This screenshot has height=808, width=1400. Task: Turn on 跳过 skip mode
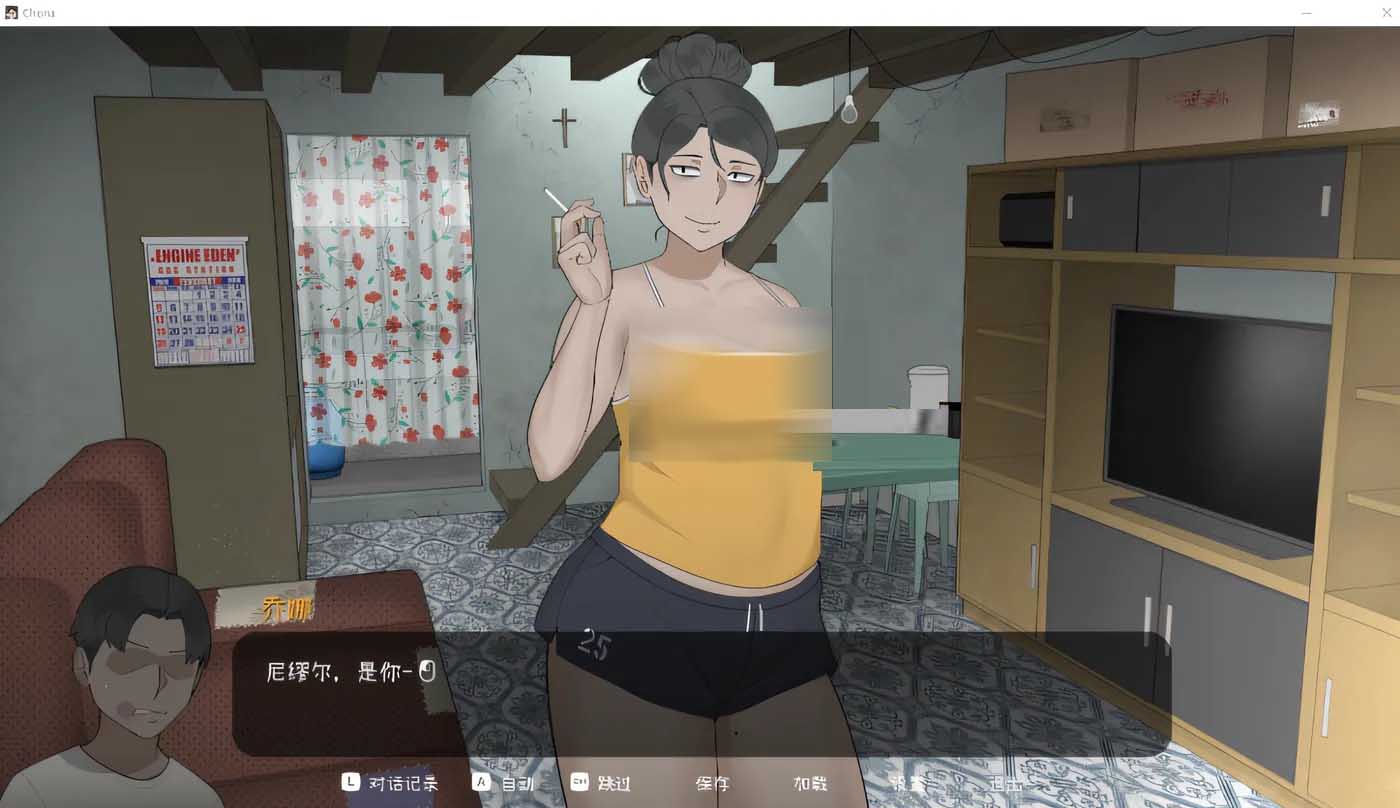(x=613, y=784)
